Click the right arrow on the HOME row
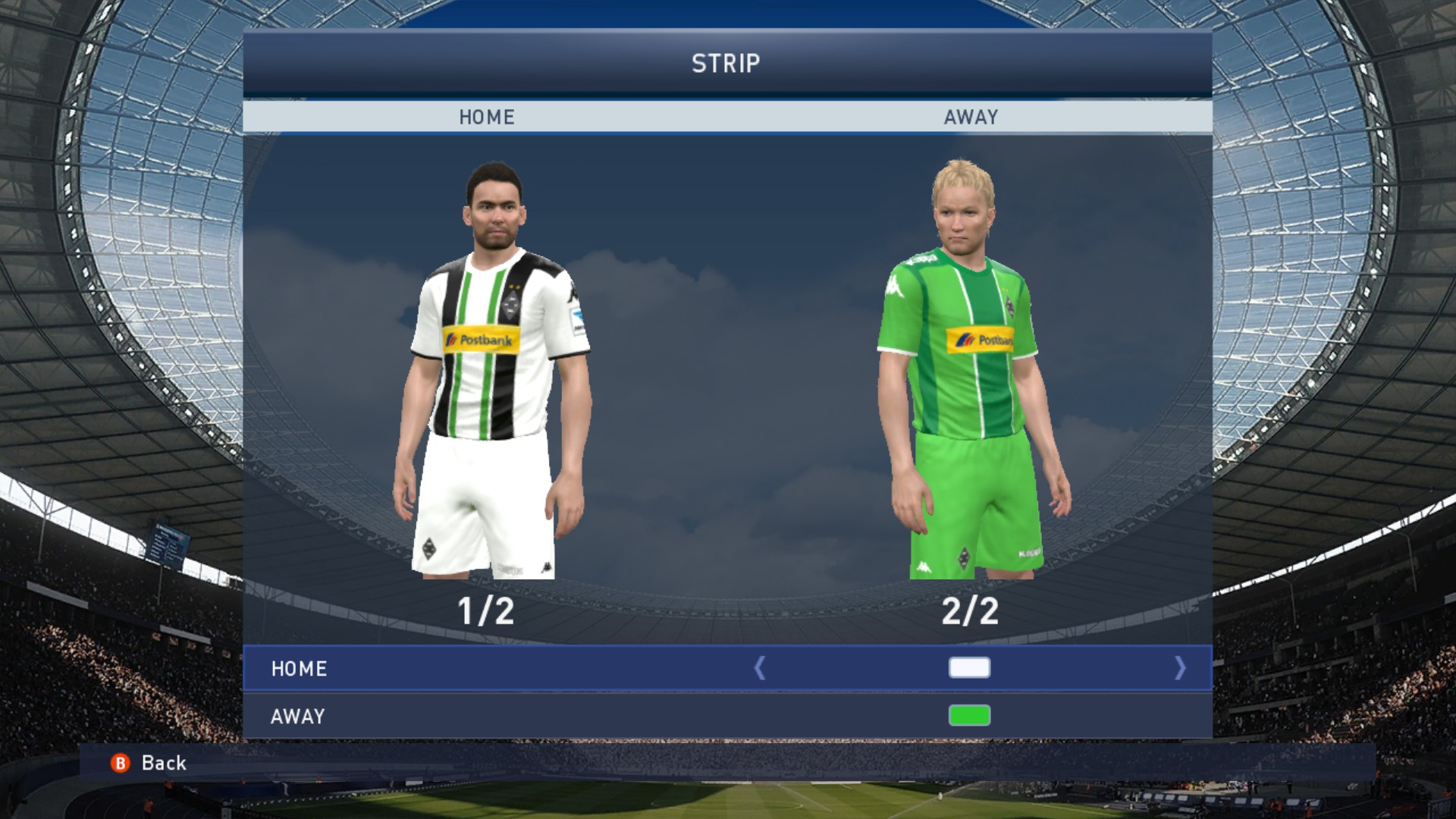This screenshot has width=1456, height=819. [x=1179, y=668]
